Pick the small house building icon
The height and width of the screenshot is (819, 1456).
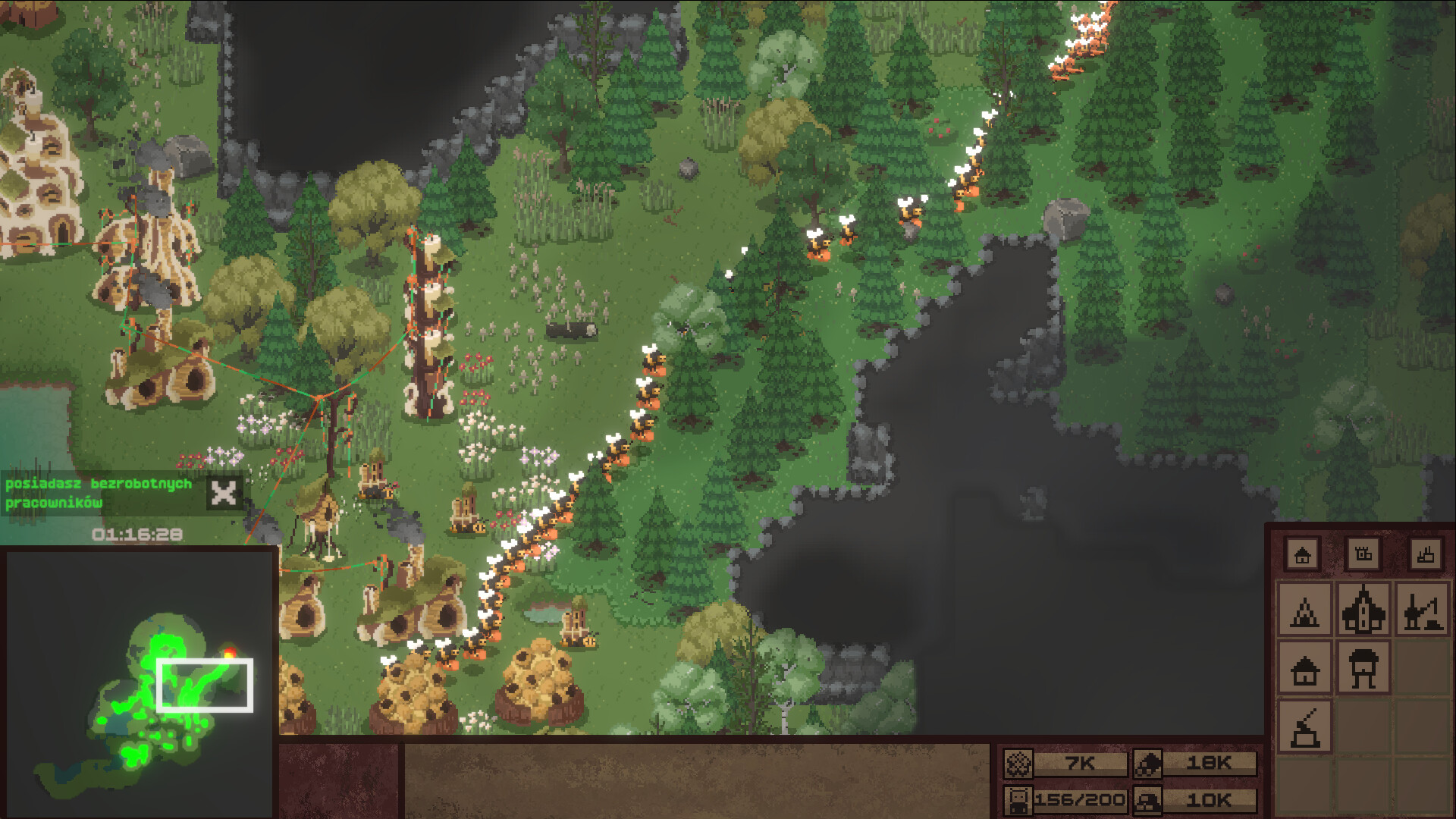(1304, 669)
